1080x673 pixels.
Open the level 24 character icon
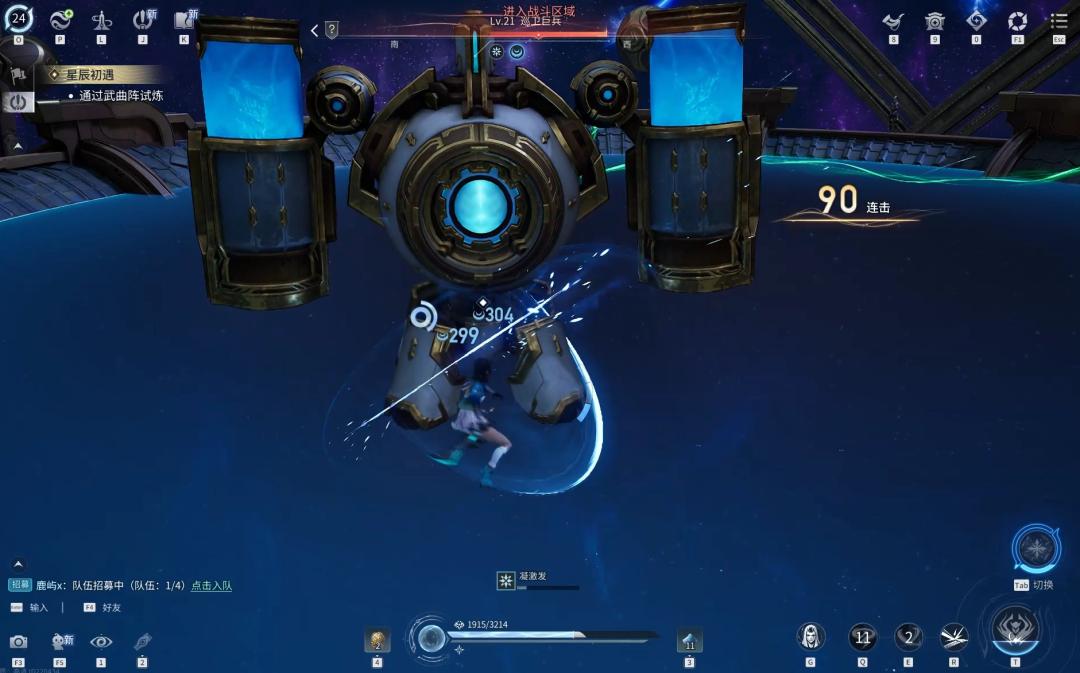[18, 18]
